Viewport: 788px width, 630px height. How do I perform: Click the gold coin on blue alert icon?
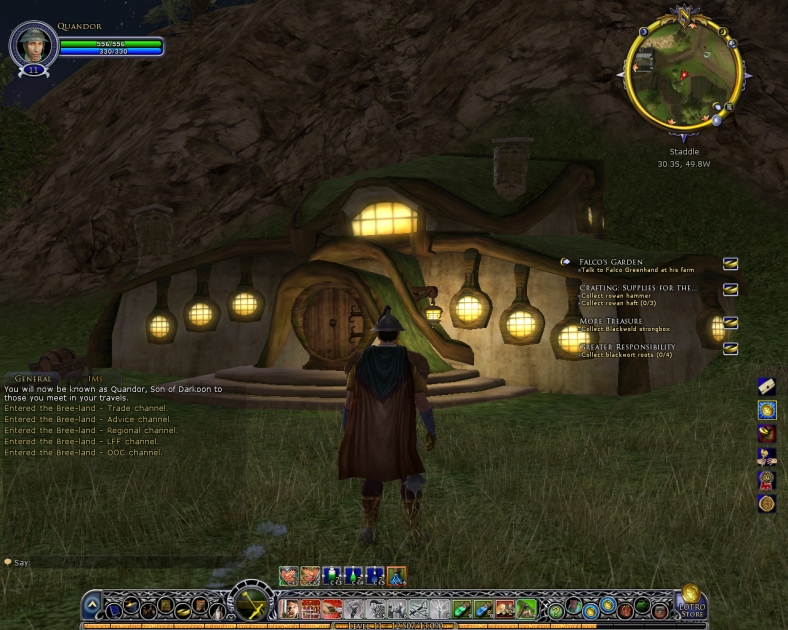click(767, 409)
